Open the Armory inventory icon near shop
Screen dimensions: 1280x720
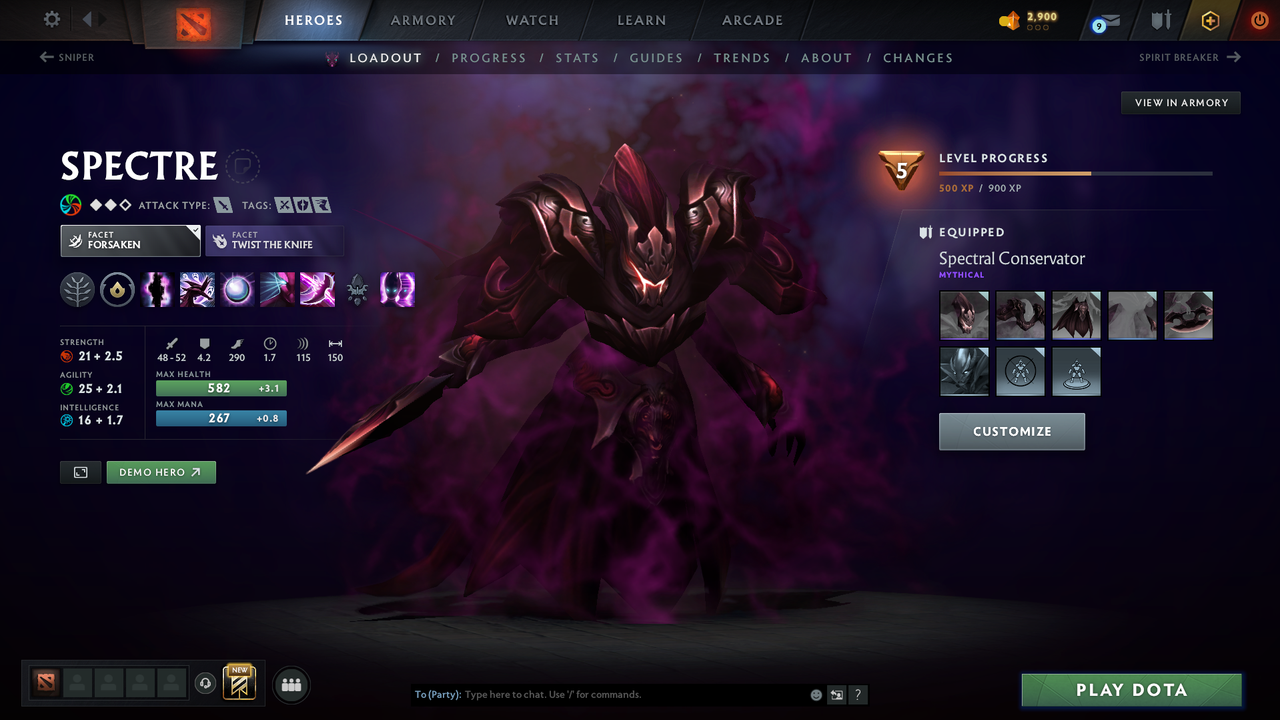[1160, 20]
